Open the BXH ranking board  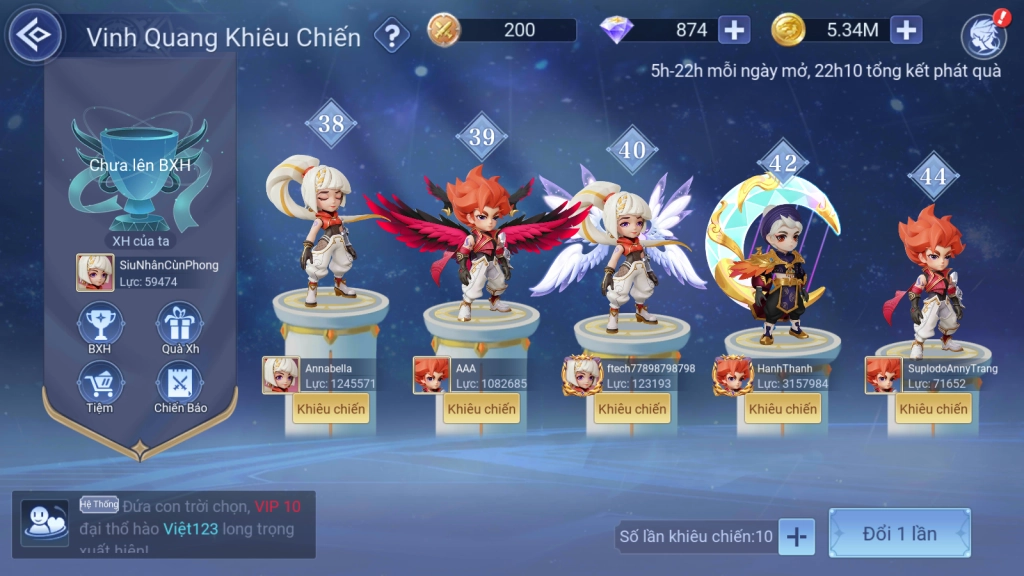tap(99, 326)
